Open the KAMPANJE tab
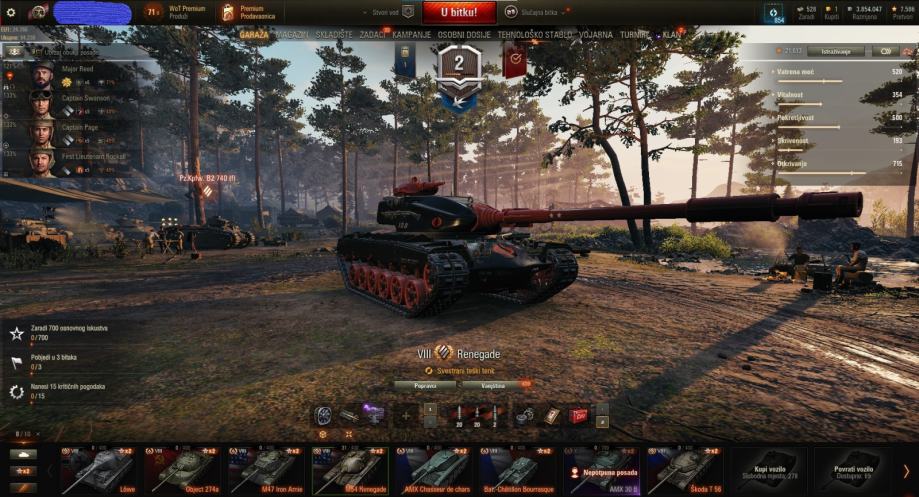The height and width of the screenshot is (497, 919). (412, 34)
